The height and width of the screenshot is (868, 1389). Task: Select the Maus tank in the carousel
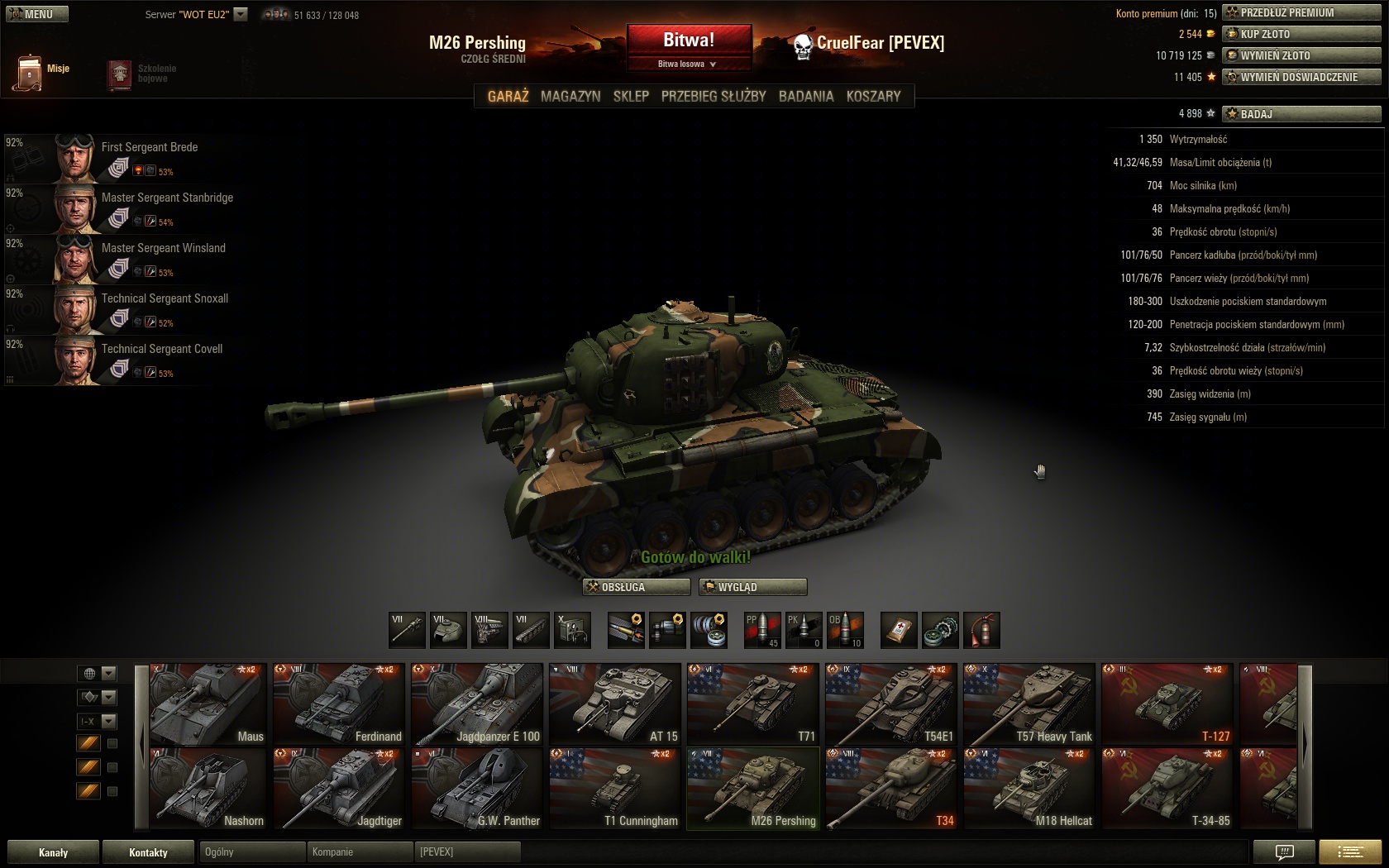pos(208,703)
